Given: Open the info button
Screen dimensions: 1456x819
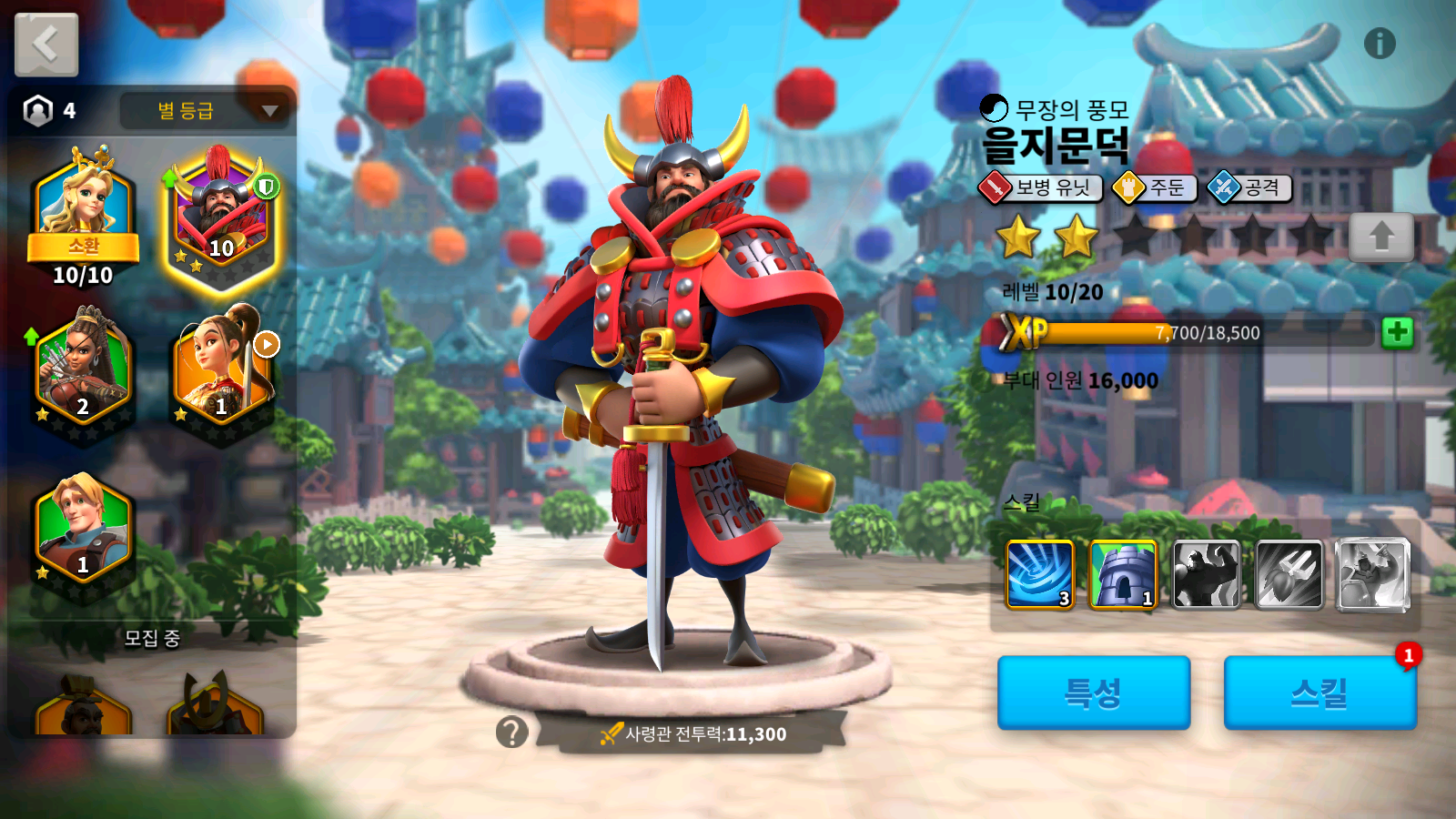Looking at the screenshot, I should [1380, 44].
